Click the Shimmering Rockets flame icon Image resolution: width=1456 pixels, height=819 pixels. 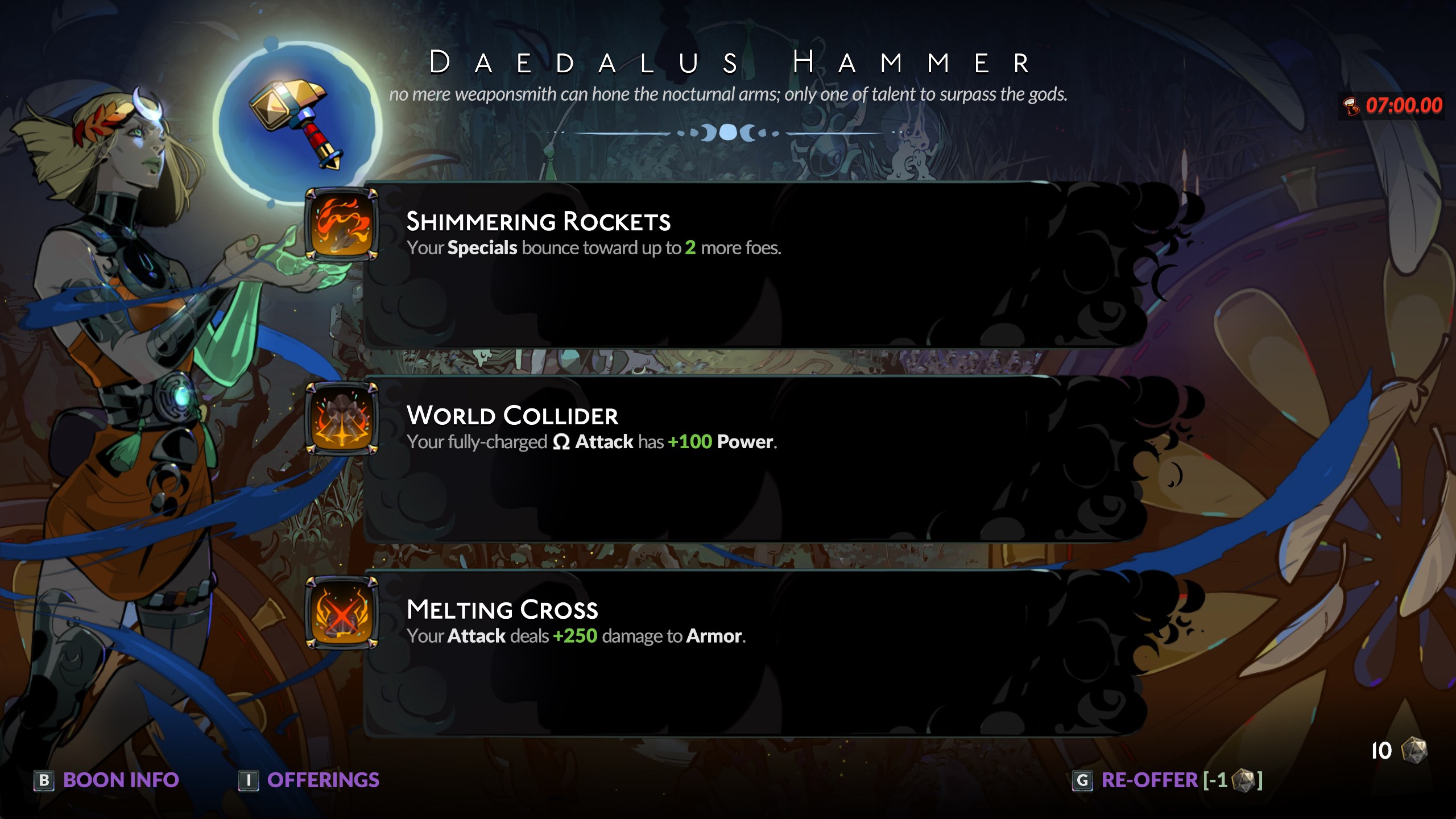click(342, 224)
